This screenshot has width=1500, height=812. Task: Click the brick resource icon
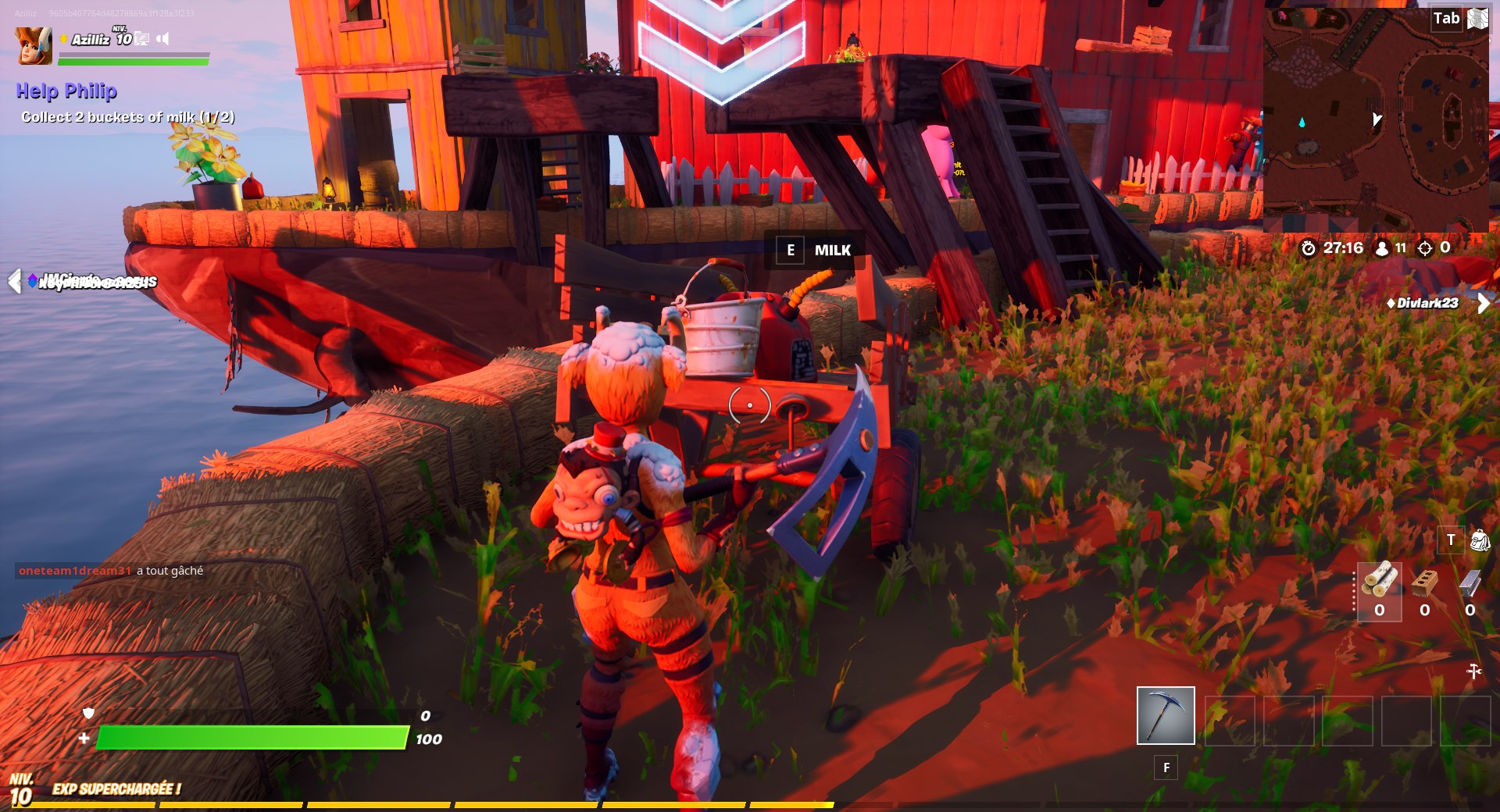pyautogui.click(x=1425, y=583)
